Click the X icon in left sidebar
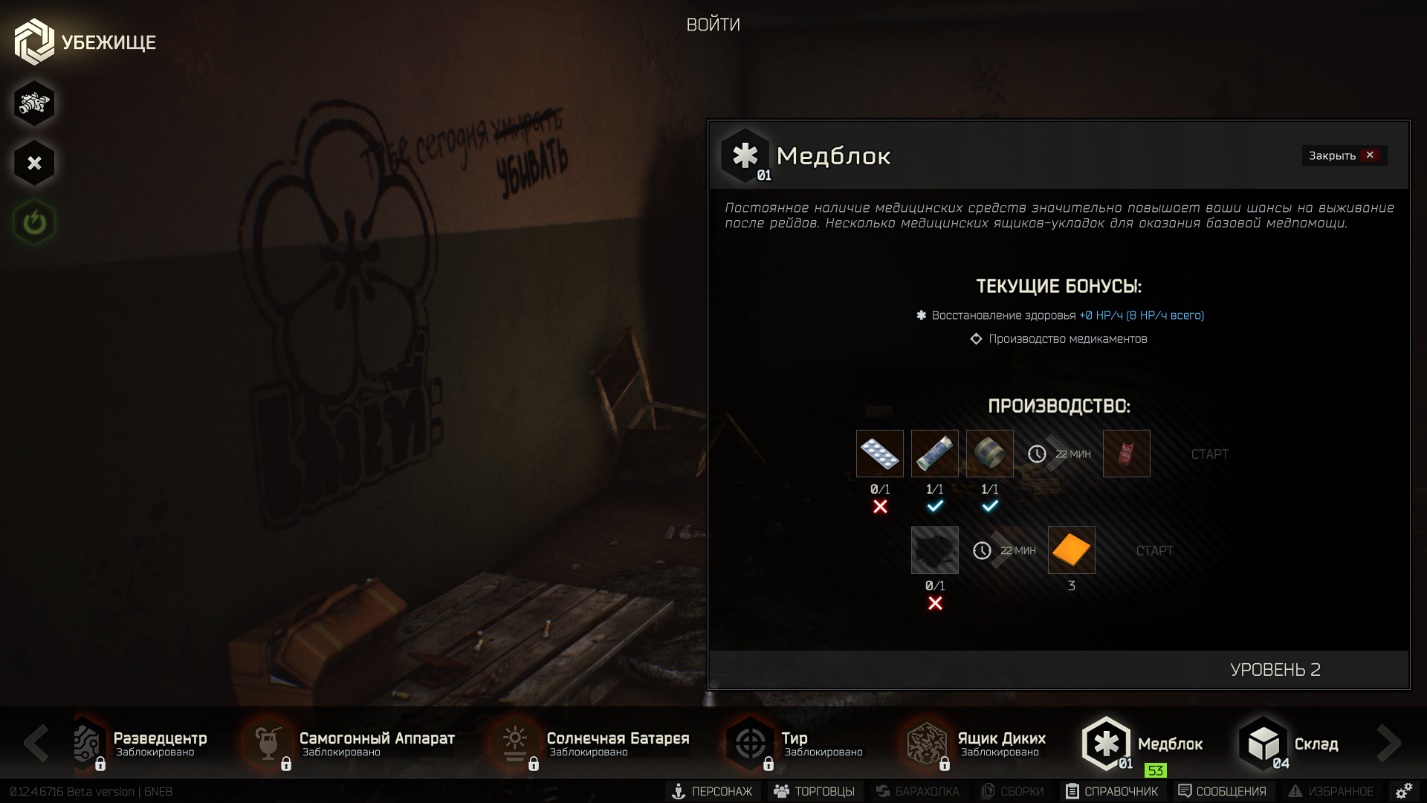 coord(34,162)
